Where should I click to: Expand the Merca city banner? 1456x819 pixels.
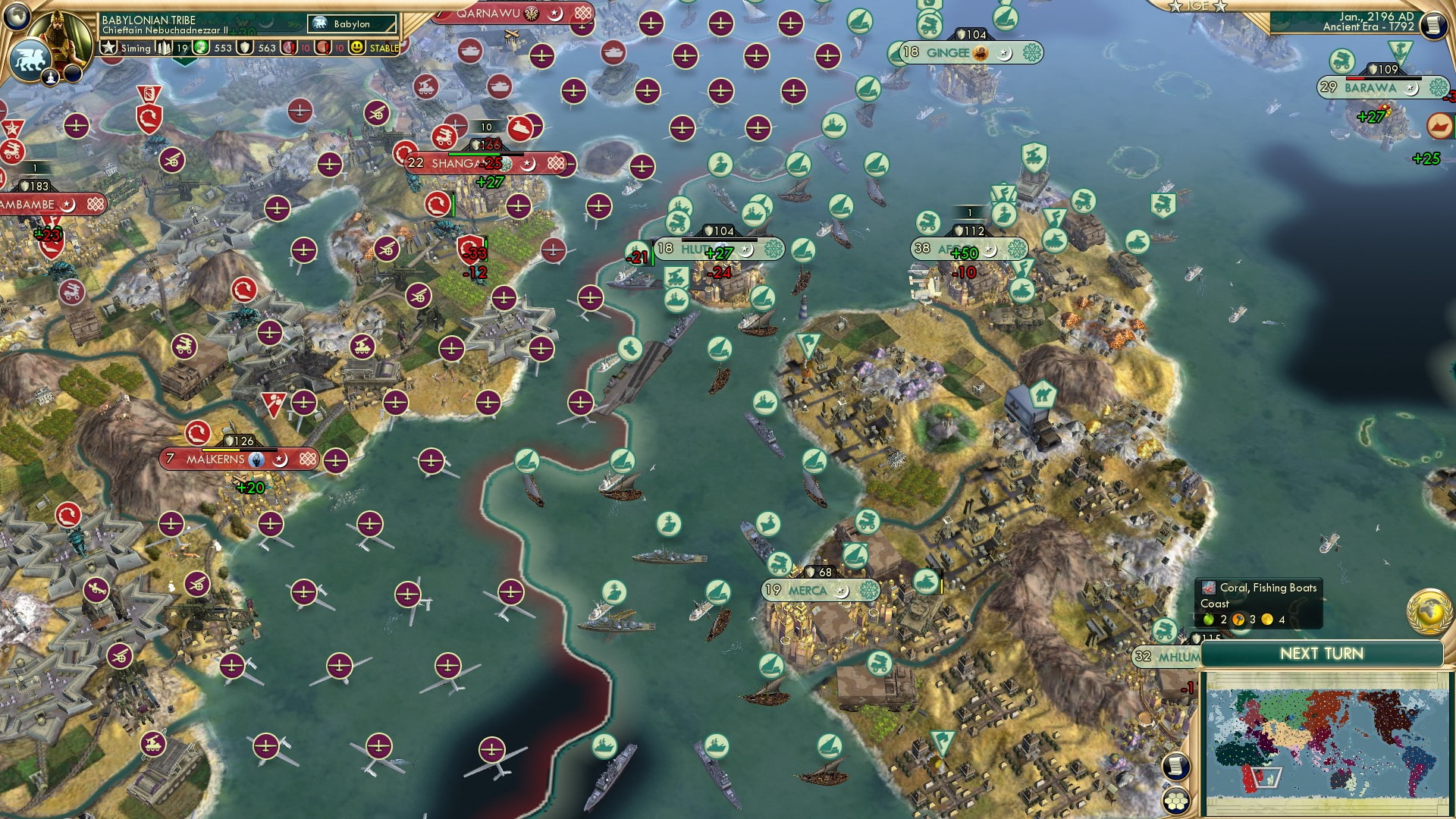[x=810, y=588]
